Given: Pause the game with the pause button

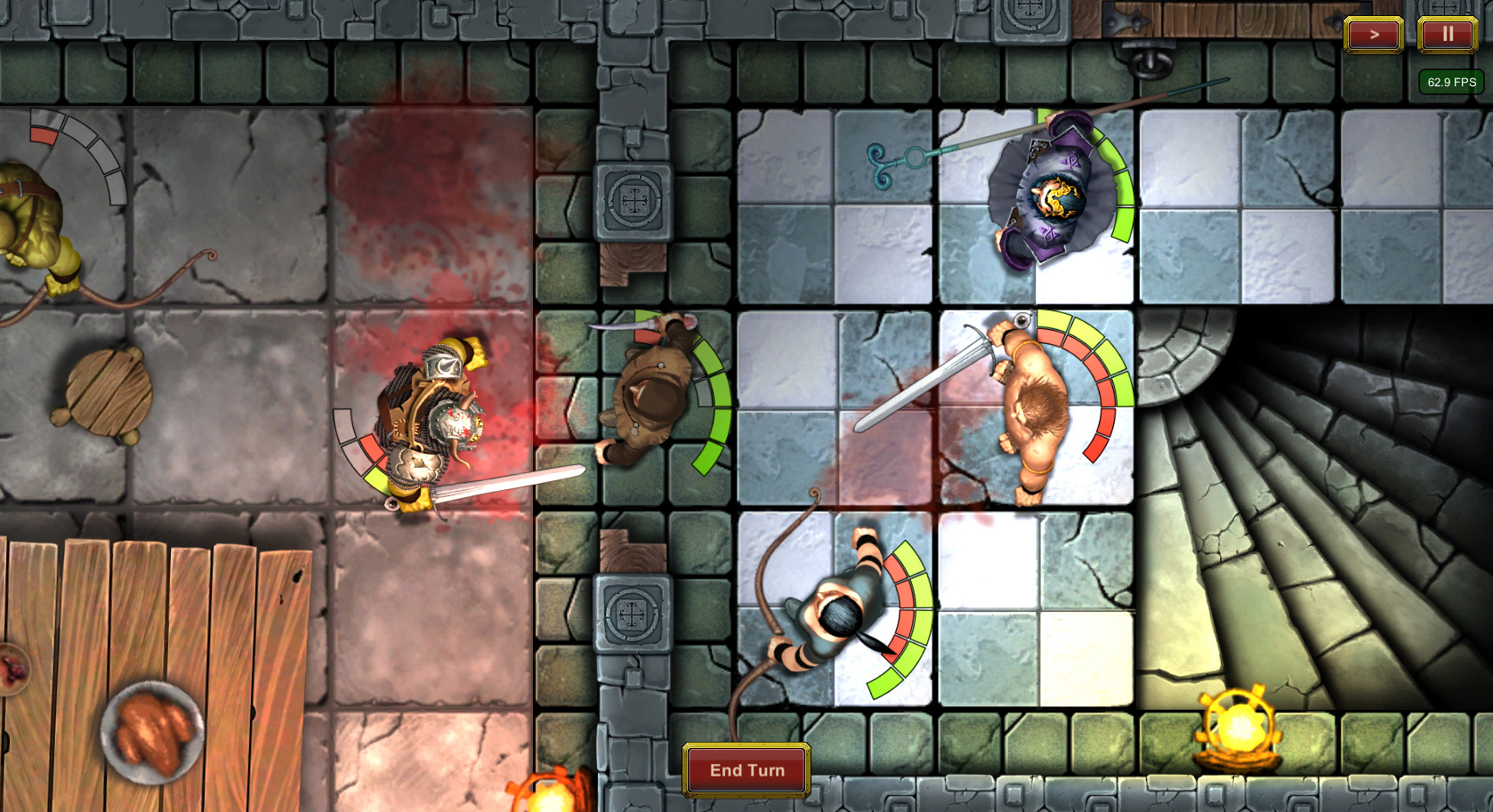Looking at the screenshot, I should point(1447,35).
